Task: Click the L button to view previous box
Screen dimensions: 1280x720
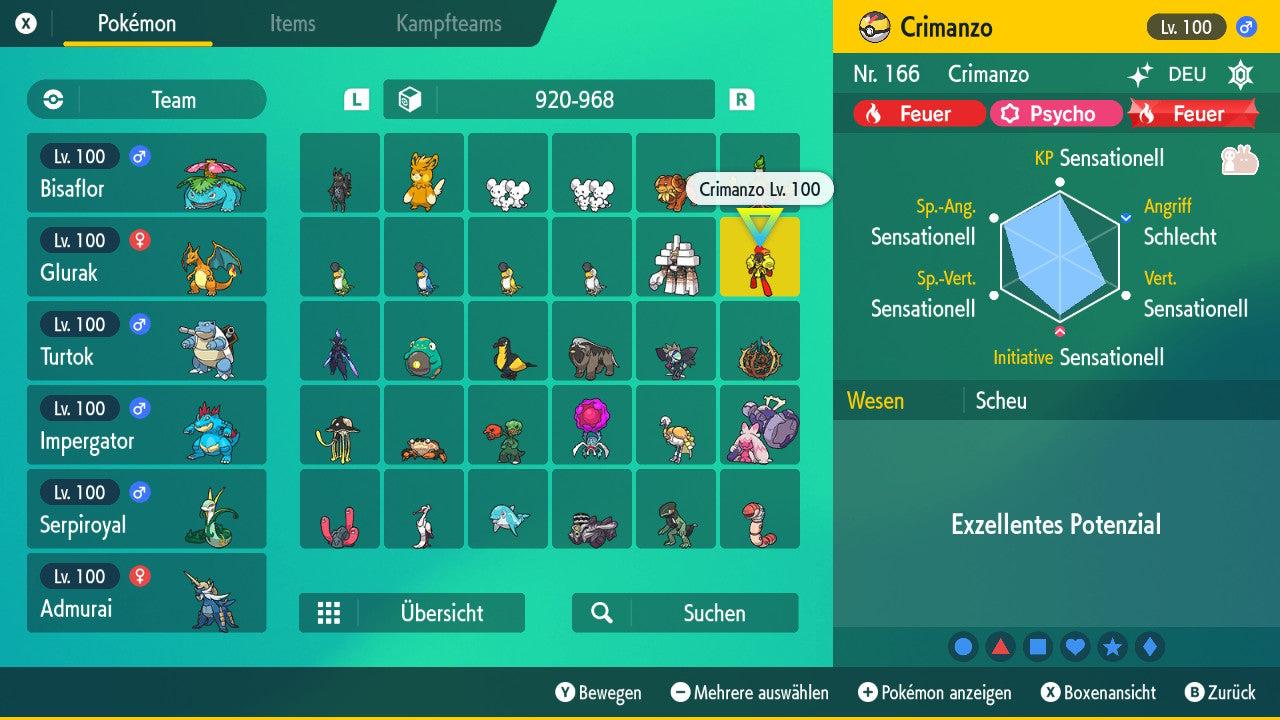Action: coord(355,99)
